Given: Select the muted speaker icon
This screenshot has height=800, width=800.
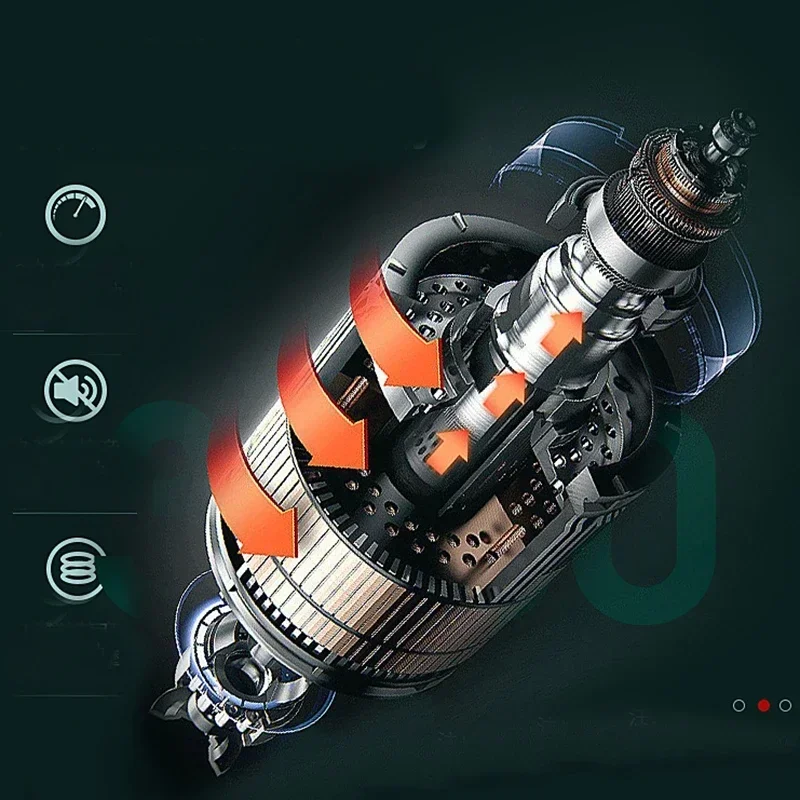Looking at the screenshot, I should coord(74,390).
